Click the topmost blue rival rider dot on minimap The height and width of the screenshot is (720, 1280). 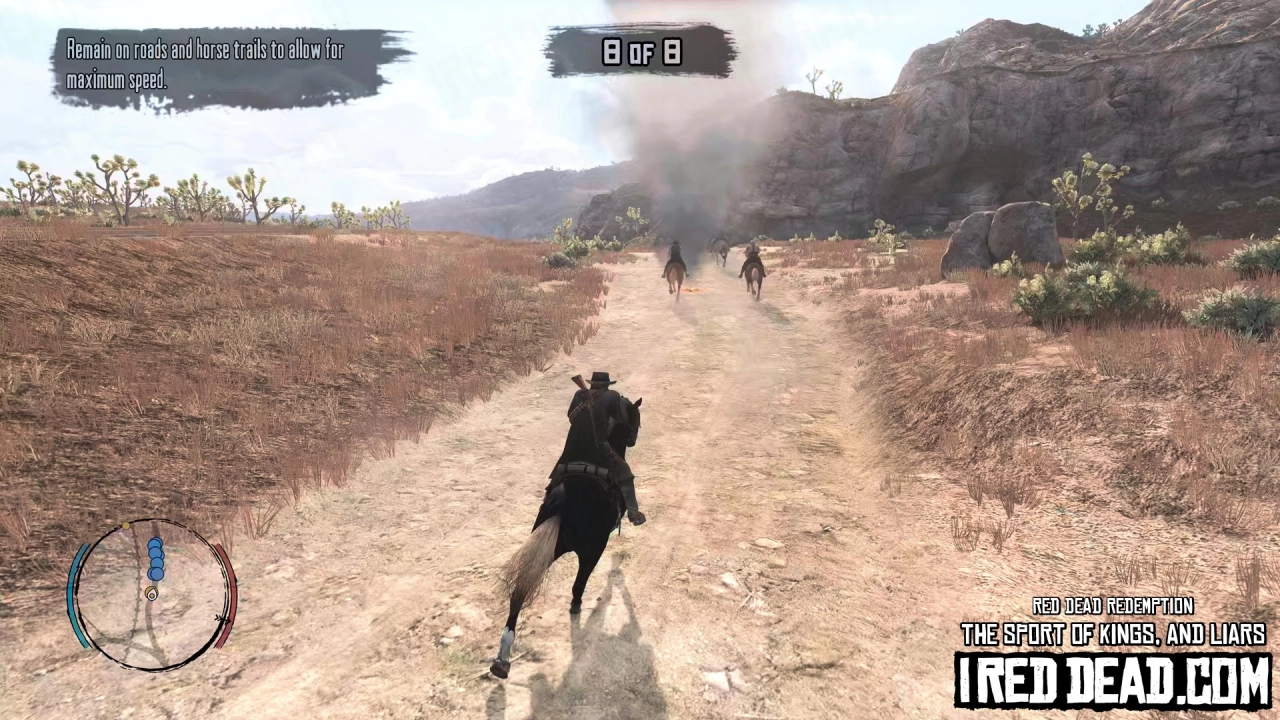tap(155, 542)
